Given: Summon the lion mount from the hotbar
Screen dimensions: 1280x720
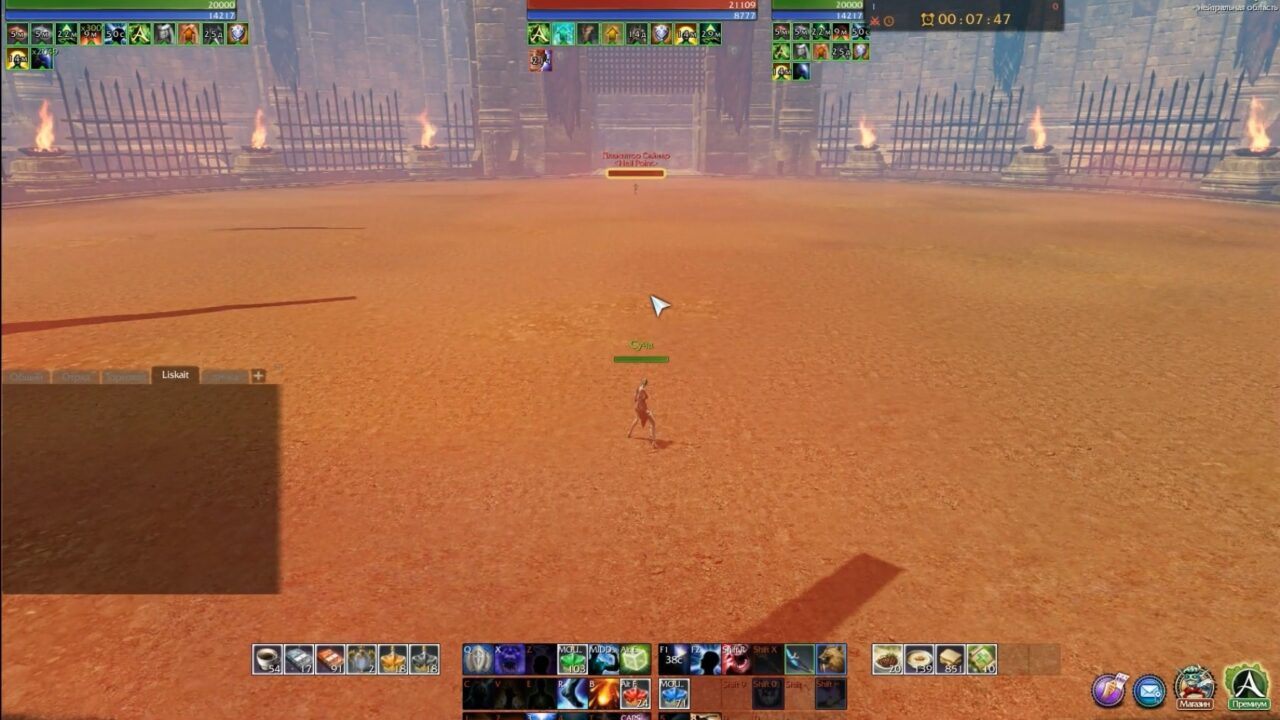Looking at the screenshot, I should (832, 659).
